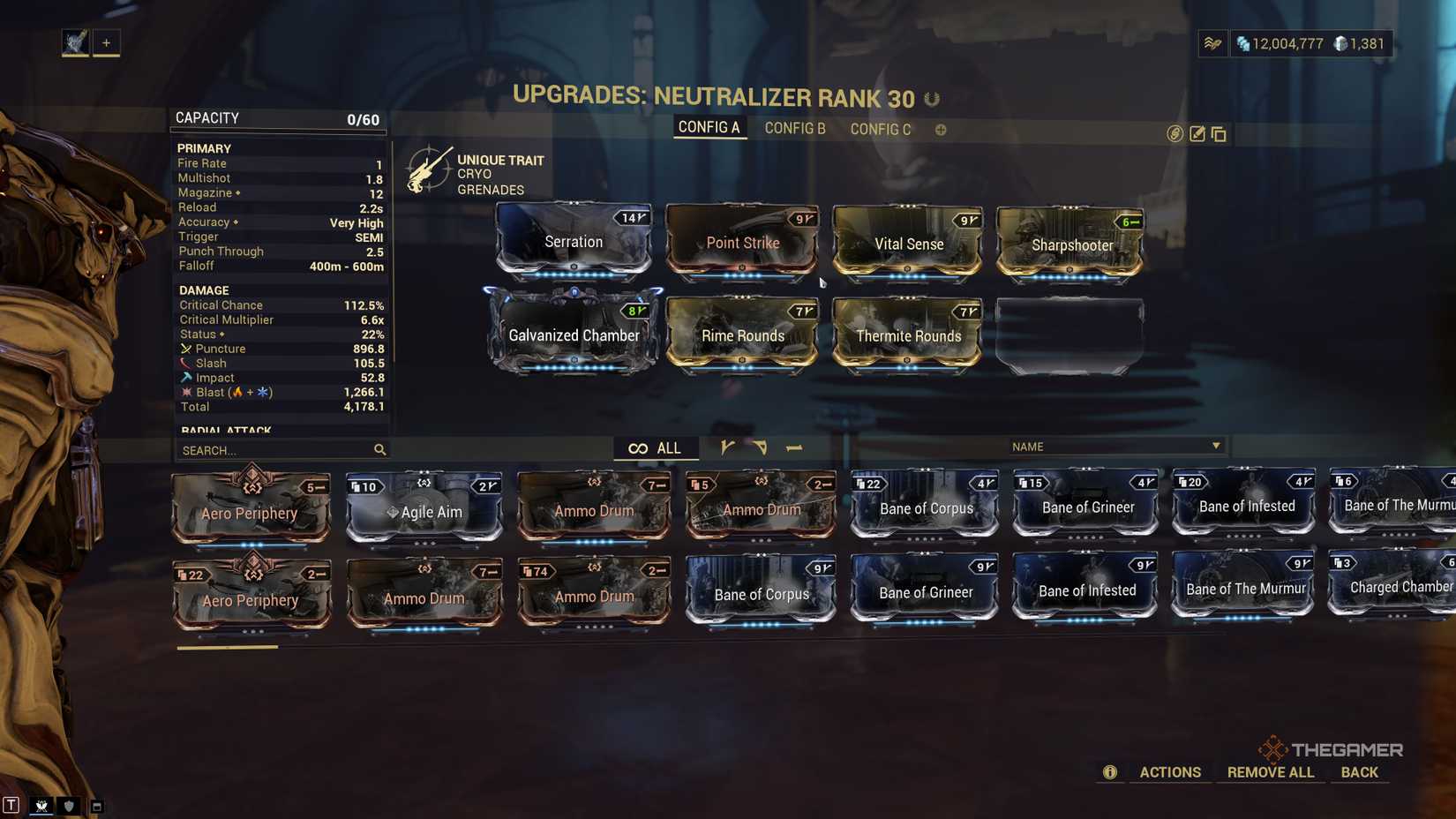Image resolution: width=1456 pixels, height=819 pixels.
Task: Click the copy config icon
Action: (x=1220, y=134)
